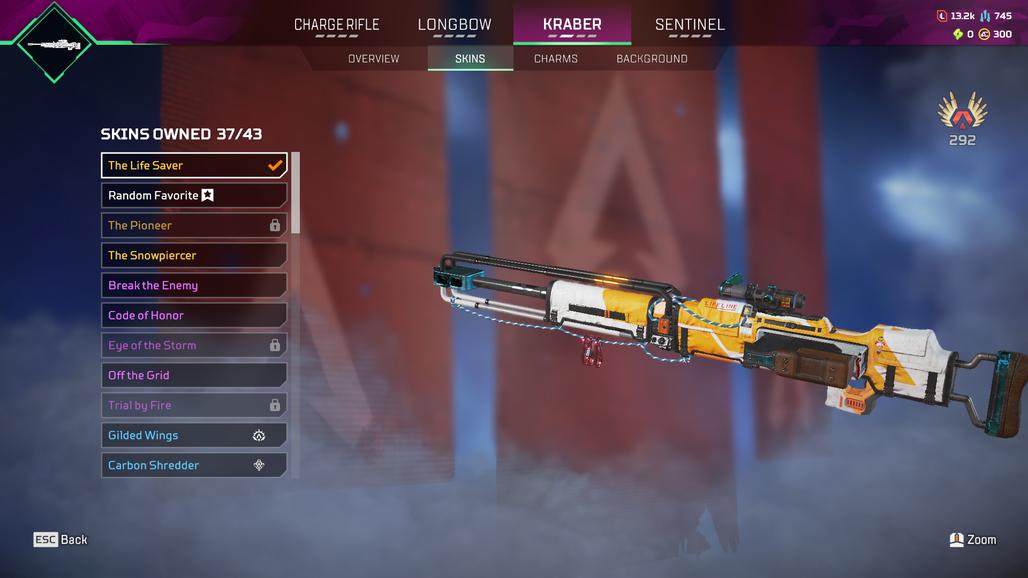1028x578 pixels.
Task: Click the locked Eye of the Storm skin
Action: [194, 345]
